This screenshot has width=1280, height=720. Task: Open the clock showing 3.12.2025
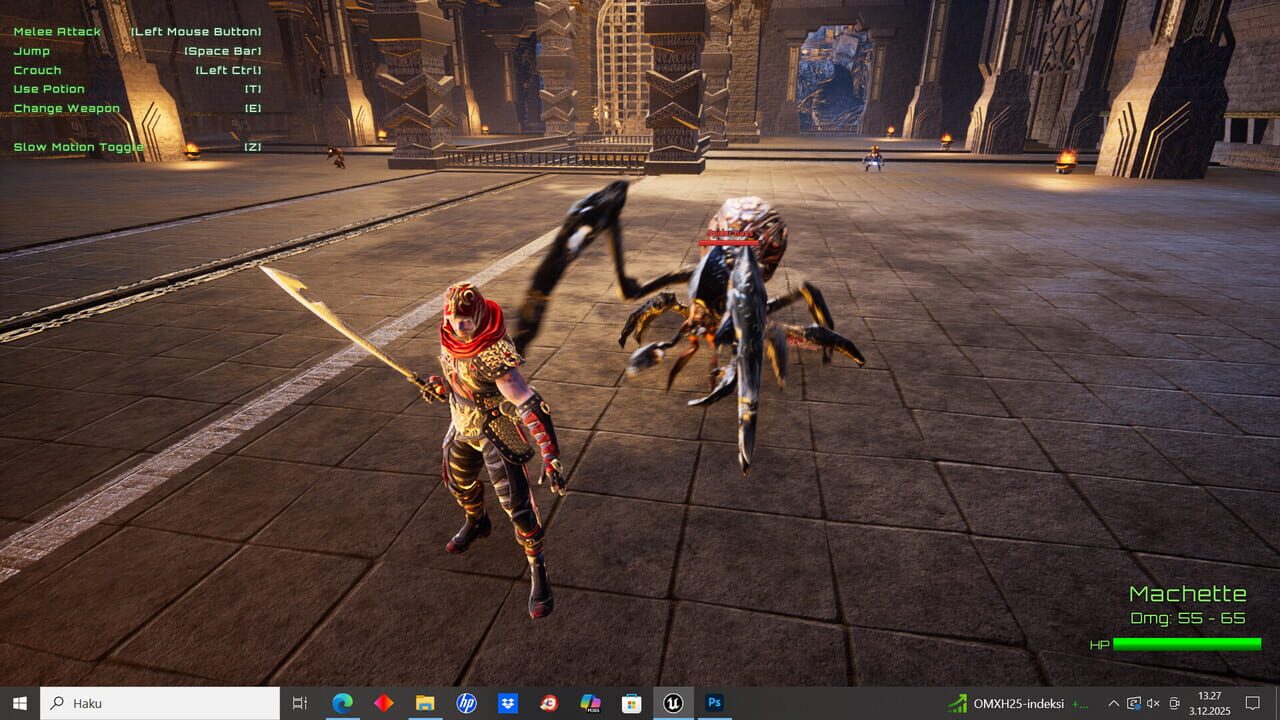(1208, 703)
